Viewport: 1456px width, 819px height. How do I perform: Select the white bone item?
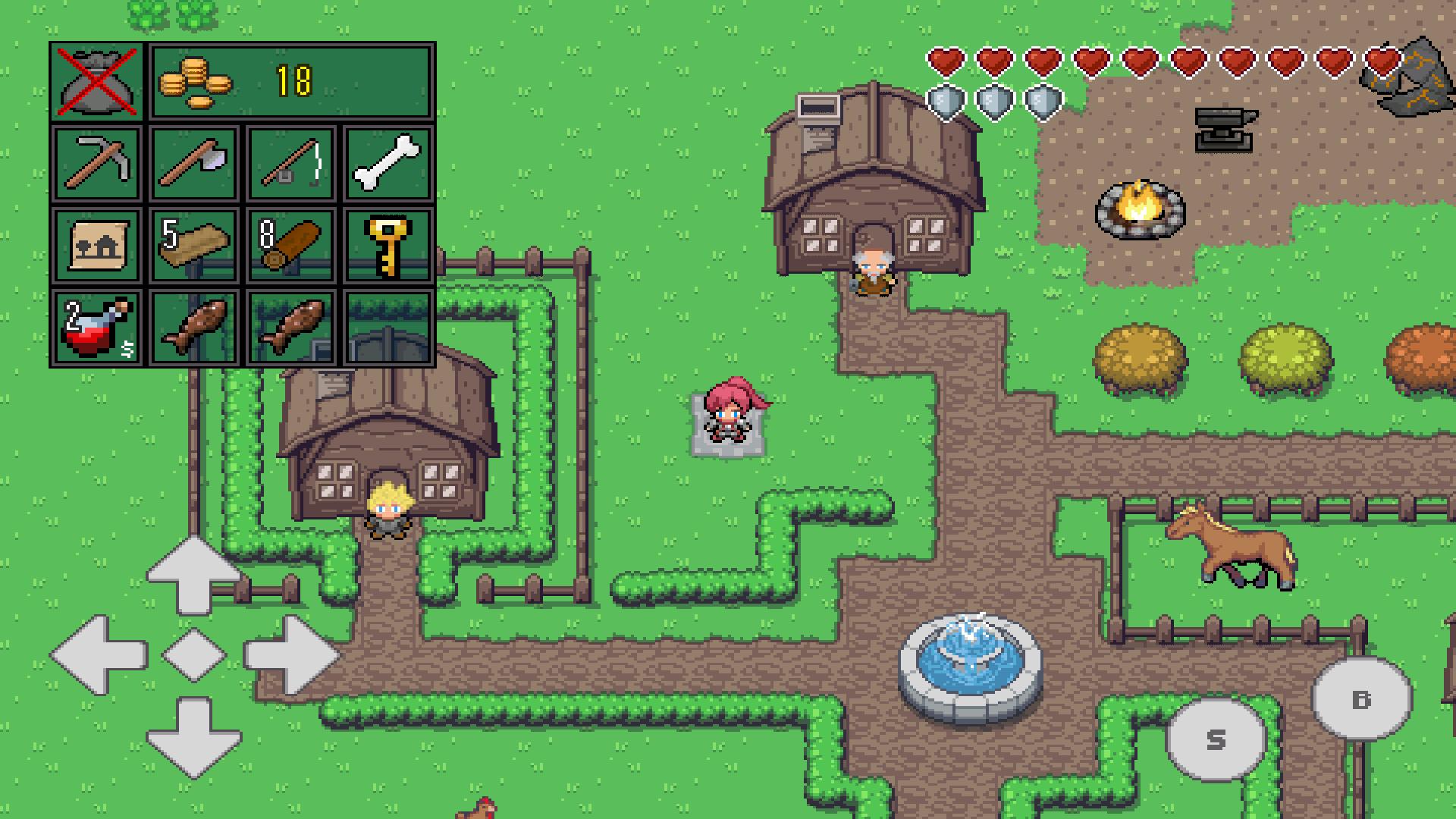388,163
